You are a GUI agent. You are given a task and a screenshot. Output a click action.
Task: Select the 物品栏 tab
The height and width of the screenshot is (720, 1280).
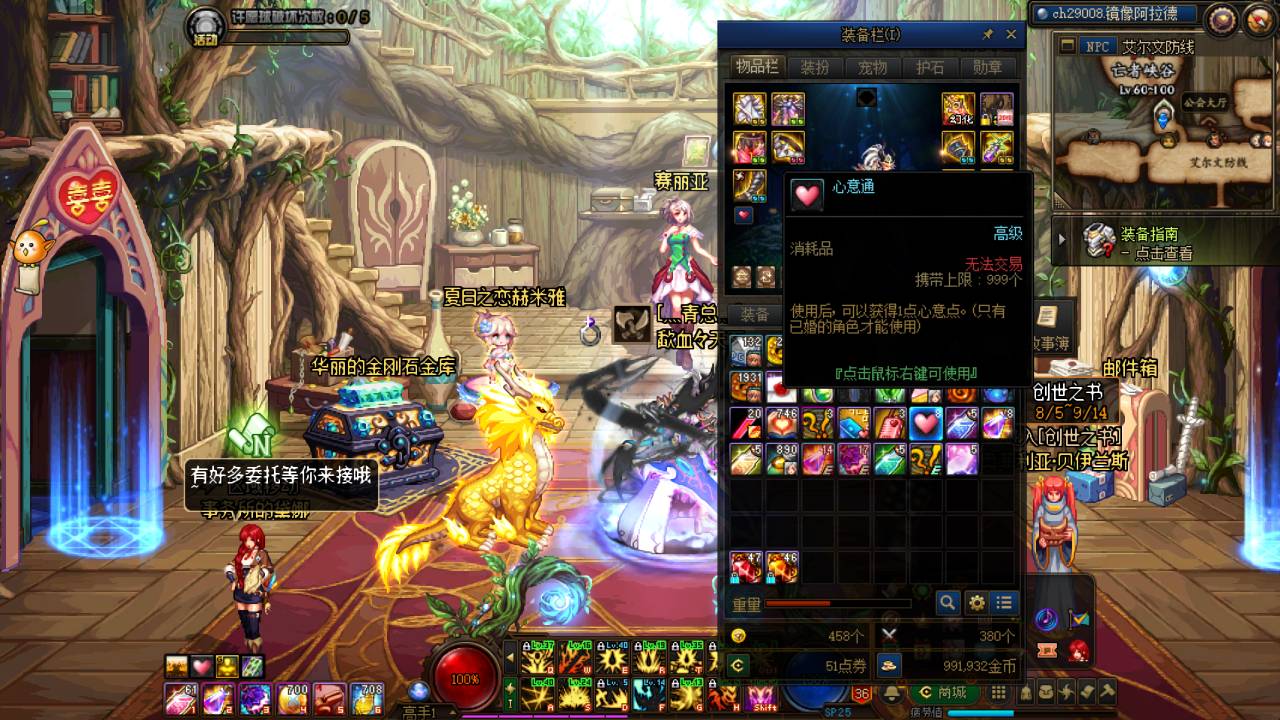coord(757,67)
